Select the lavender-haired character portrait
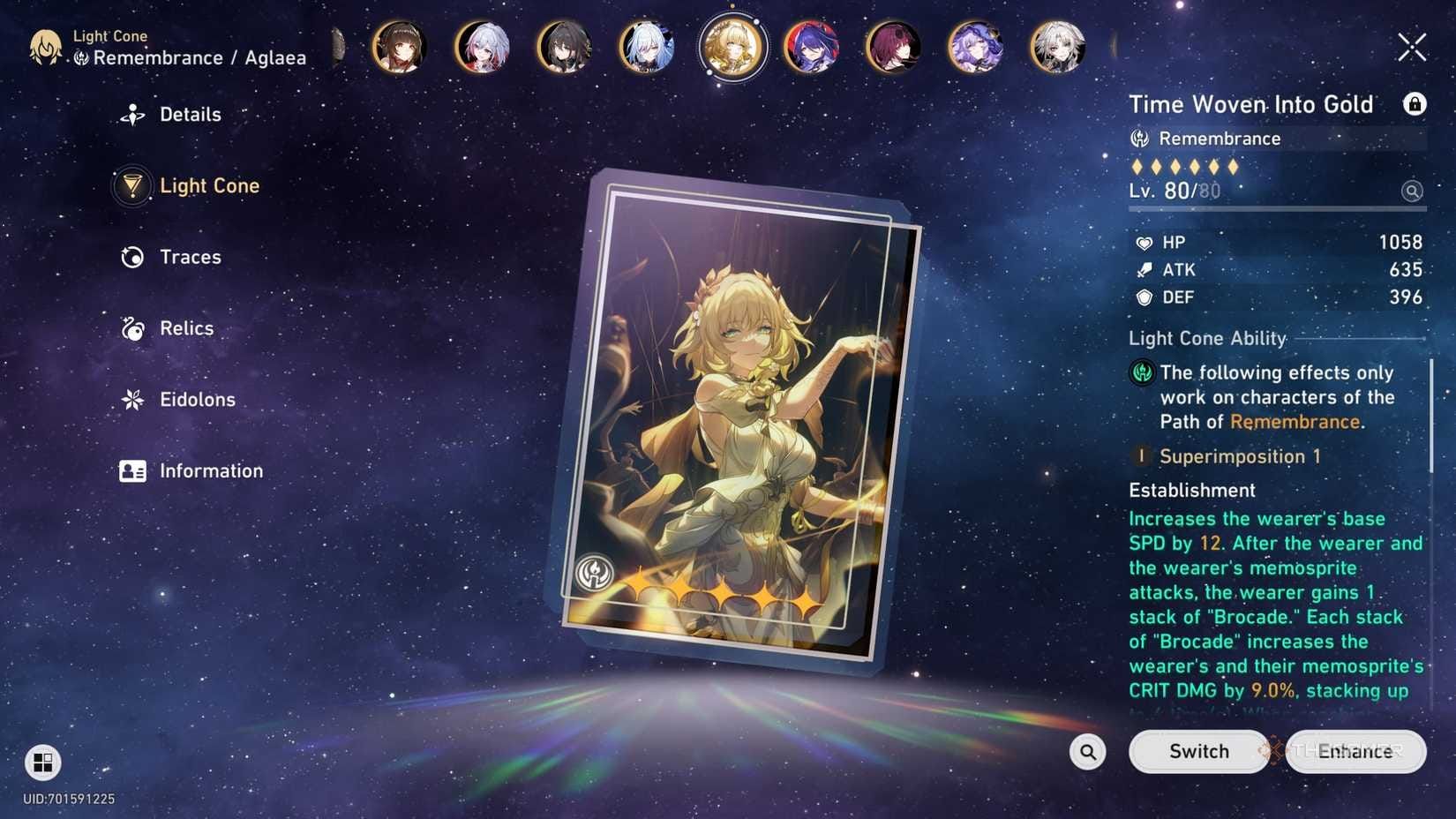 [975, 47]
